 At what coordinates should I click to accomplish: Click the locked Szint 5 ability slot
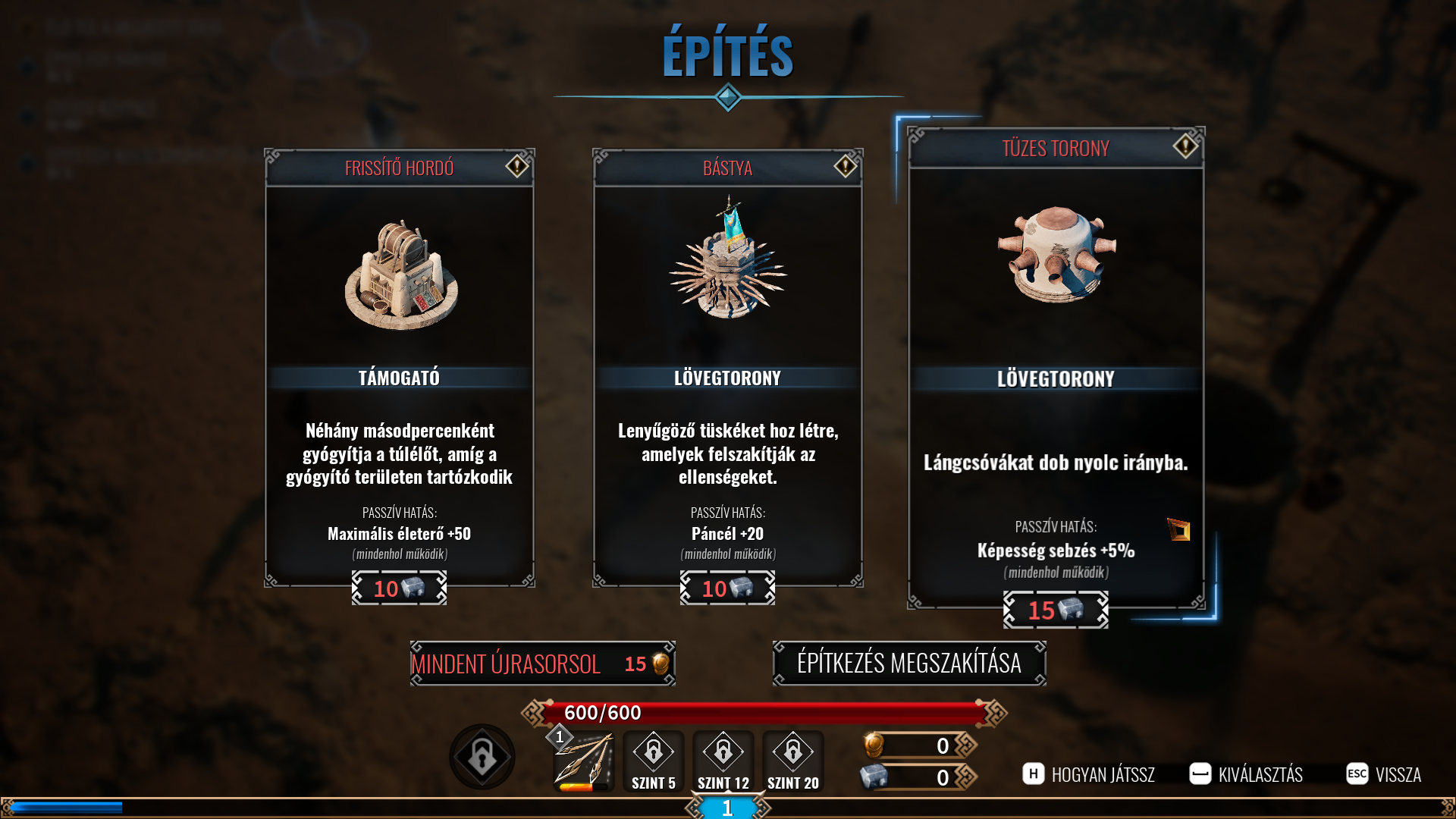654,761
